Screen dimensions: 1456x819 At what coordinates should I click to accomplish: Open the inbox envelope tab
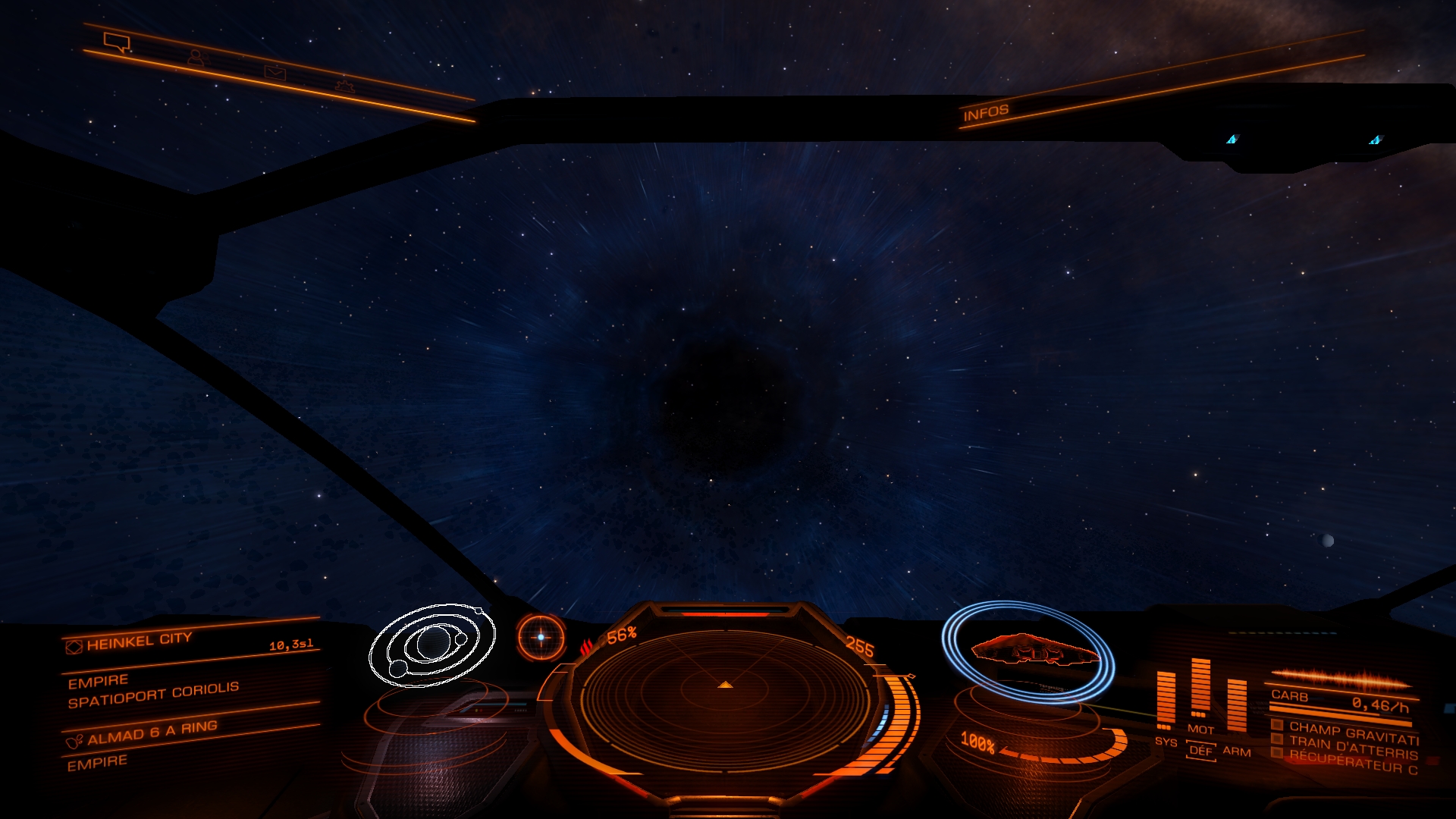coord(275,72)
